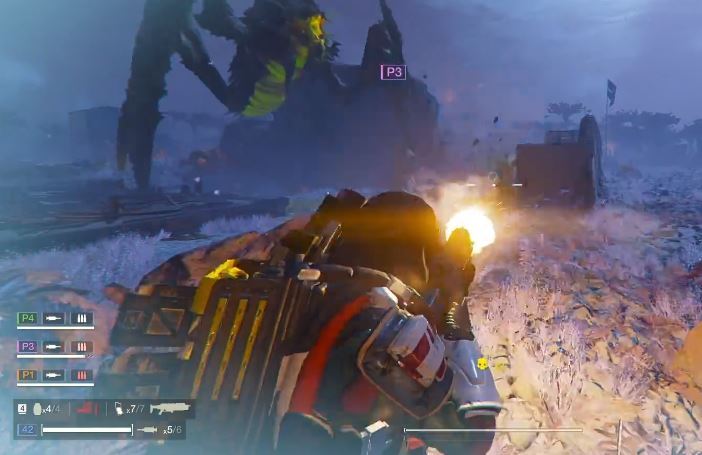The image size is (702, 455).
Task: Select the orange P1 squad member tag
Action: pyautogui.click(x=28, y=375)
